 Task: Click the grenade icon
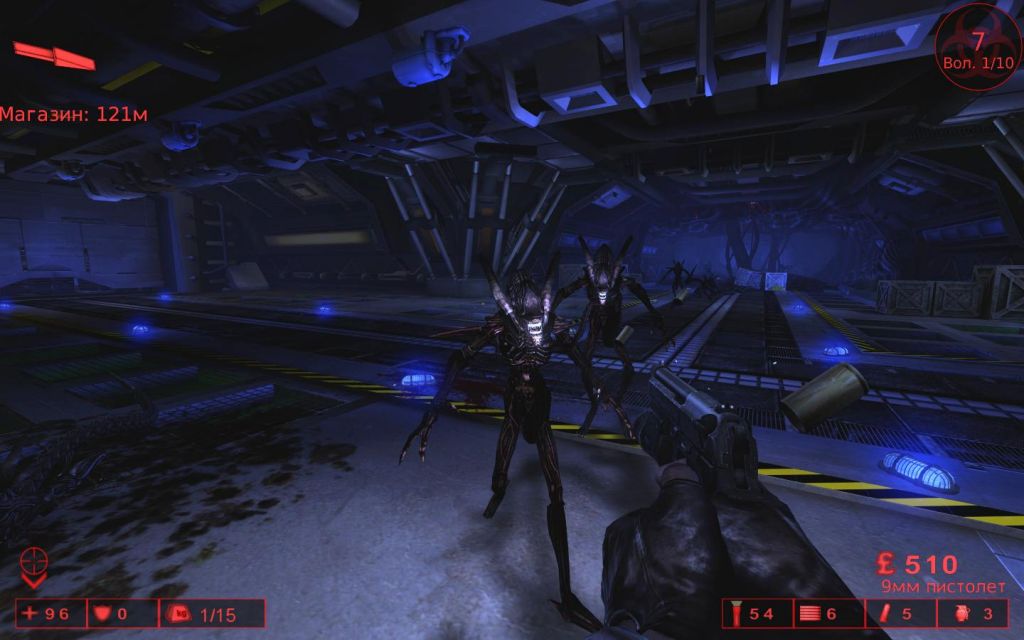tap(959, 613)
